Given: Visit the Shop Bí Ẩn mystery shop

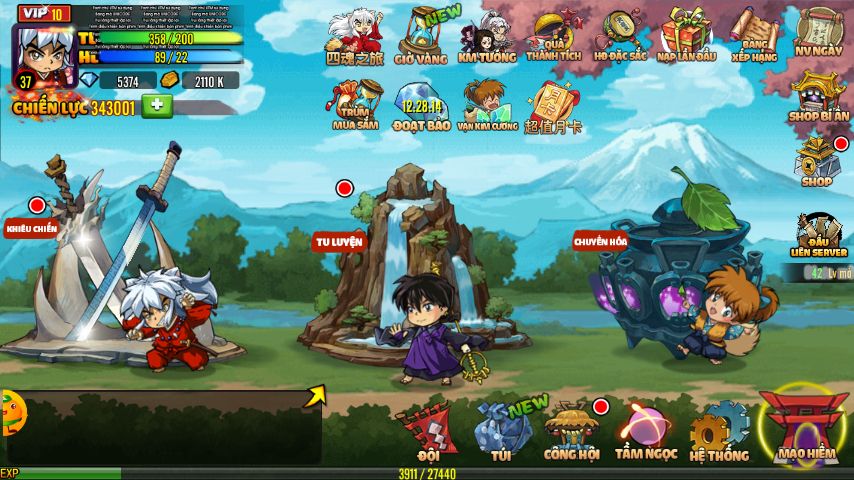Looking at the screenshot, I should (819, 98).
